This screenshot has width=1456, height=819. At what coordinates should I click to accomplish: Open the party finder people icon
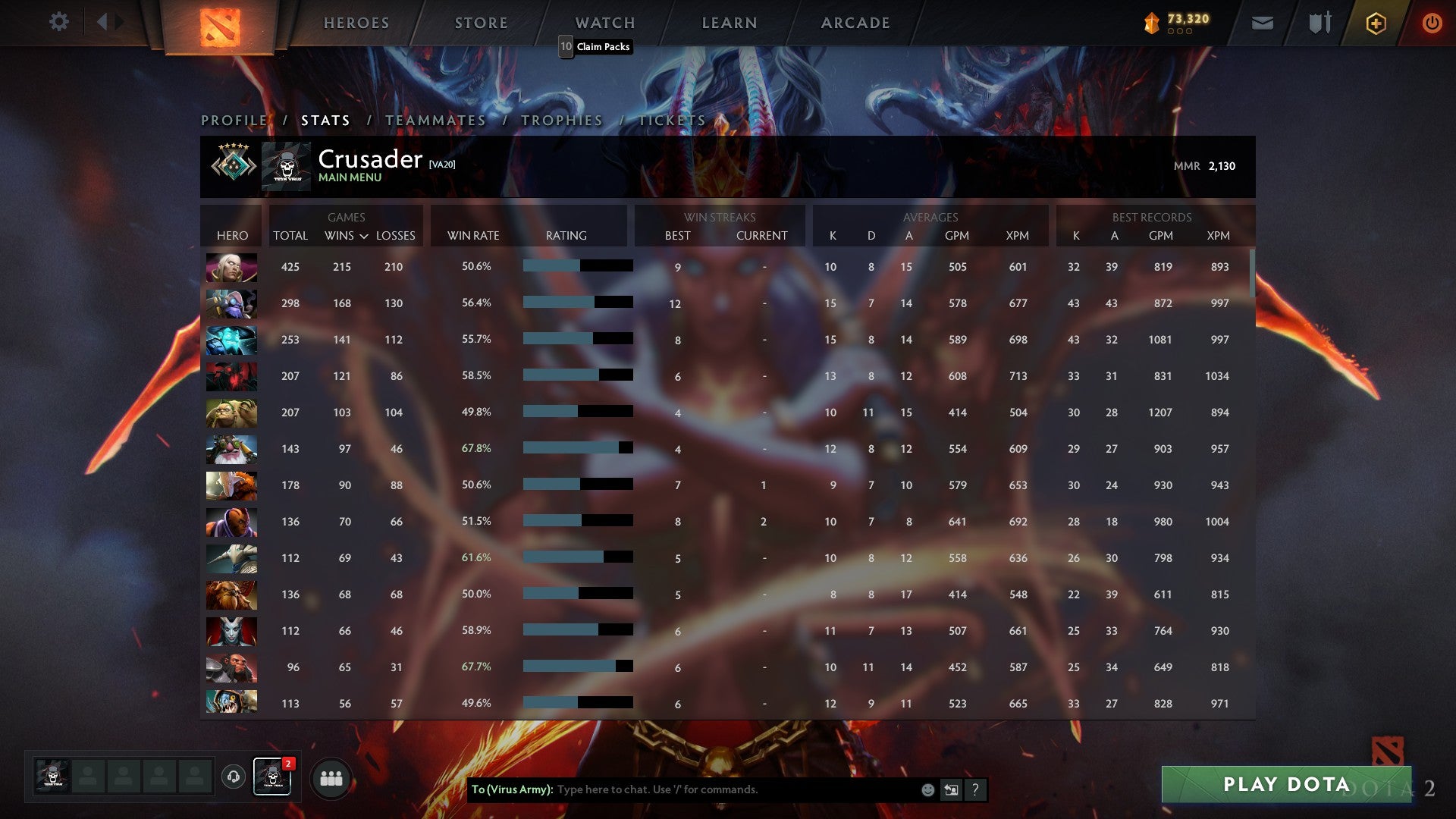(x=331, y=777)
